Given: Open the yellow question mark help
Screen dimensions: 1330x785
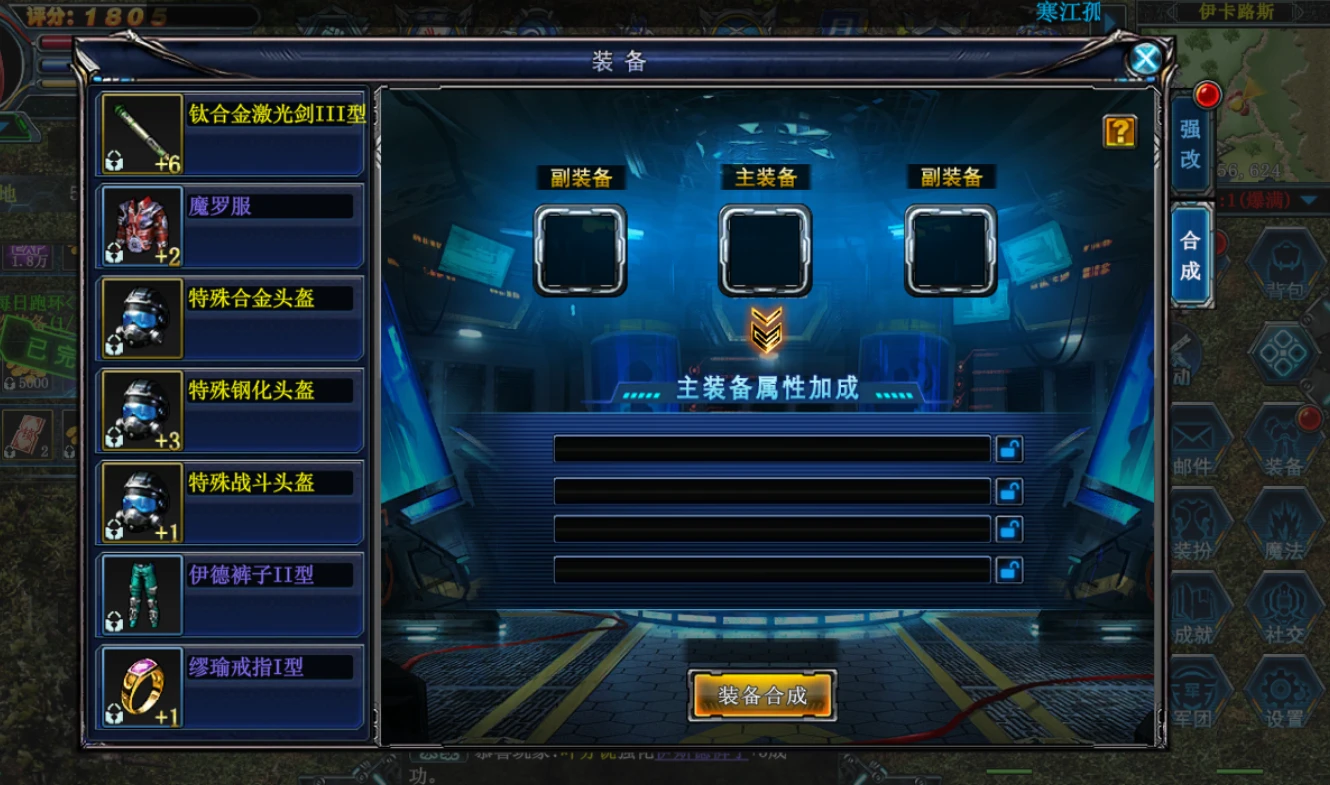Looking at the screenshot, I should 1119,131.
